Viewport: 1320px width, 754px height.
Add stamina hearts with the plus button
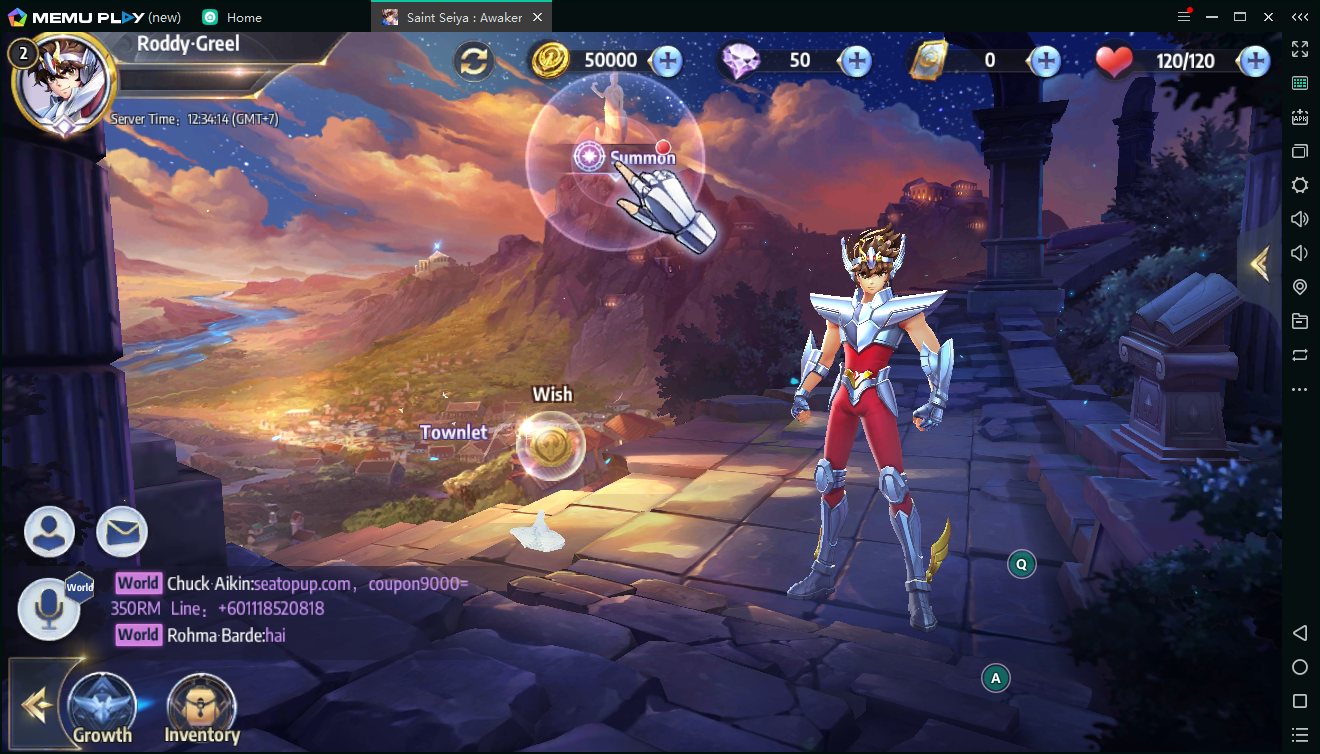1254,61
